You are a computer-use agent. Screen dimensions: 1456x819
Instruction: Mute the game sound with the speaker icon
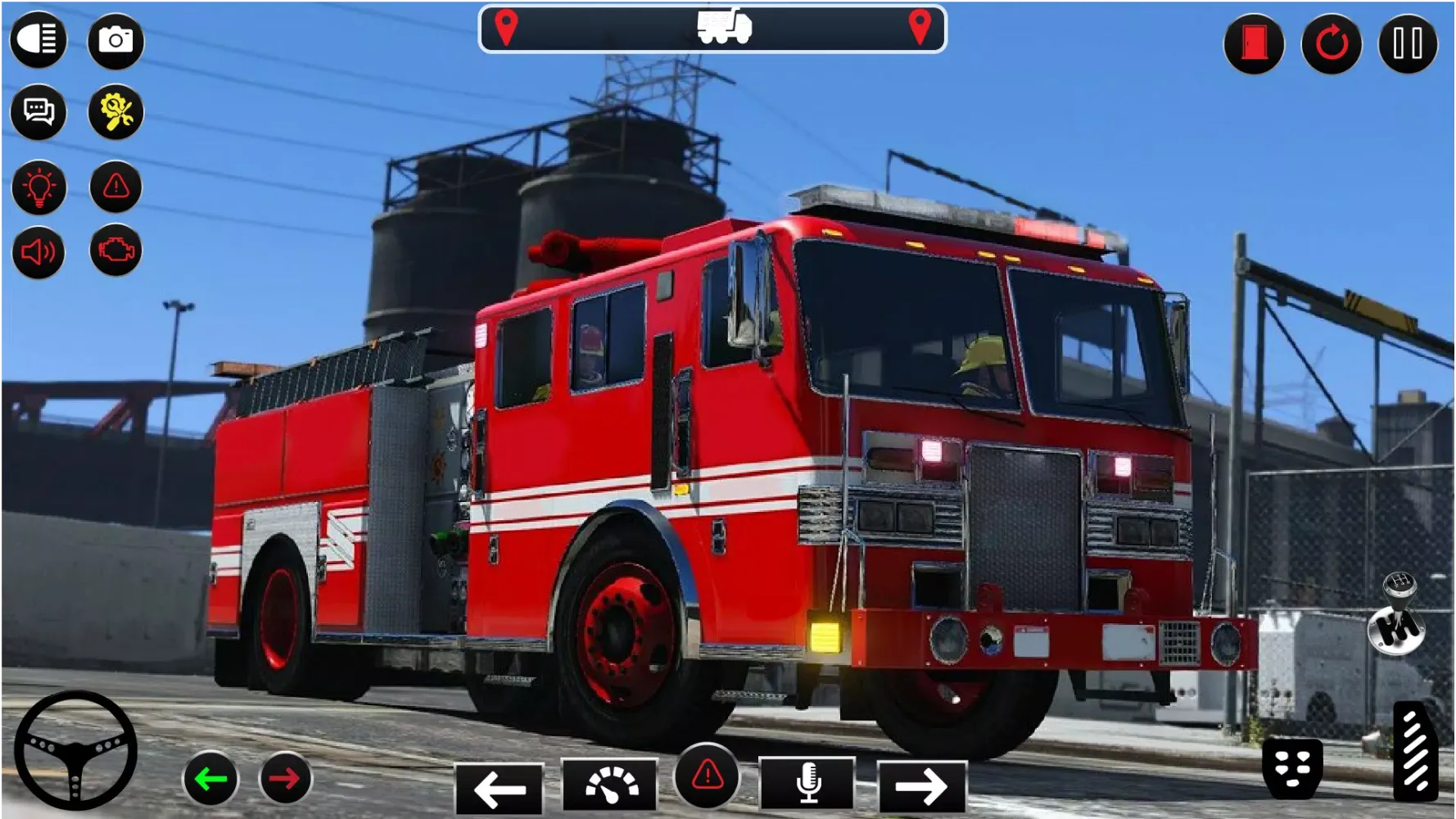point(38,251)
